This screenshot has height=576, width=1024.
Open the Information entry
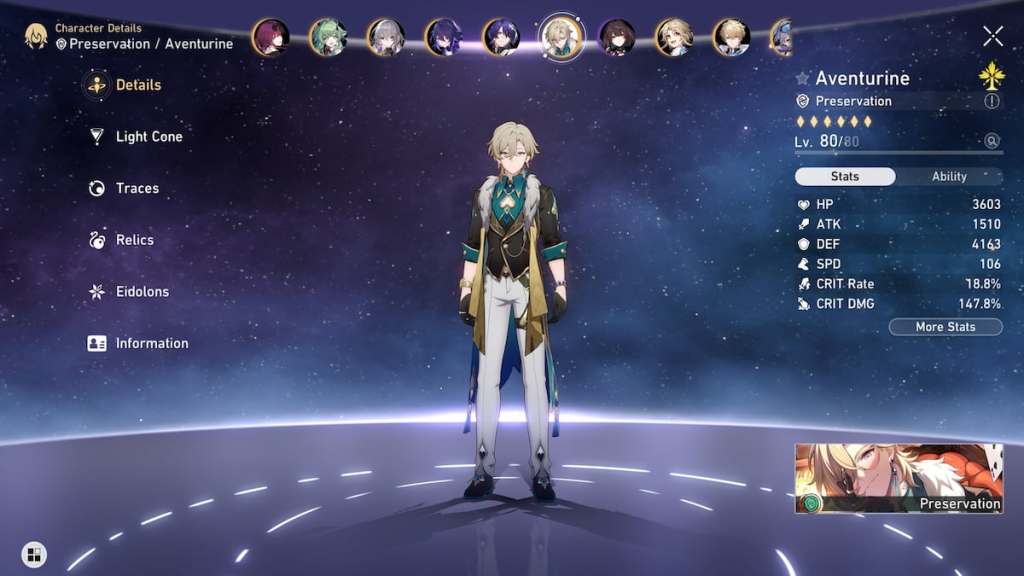(x=151, y=343)
